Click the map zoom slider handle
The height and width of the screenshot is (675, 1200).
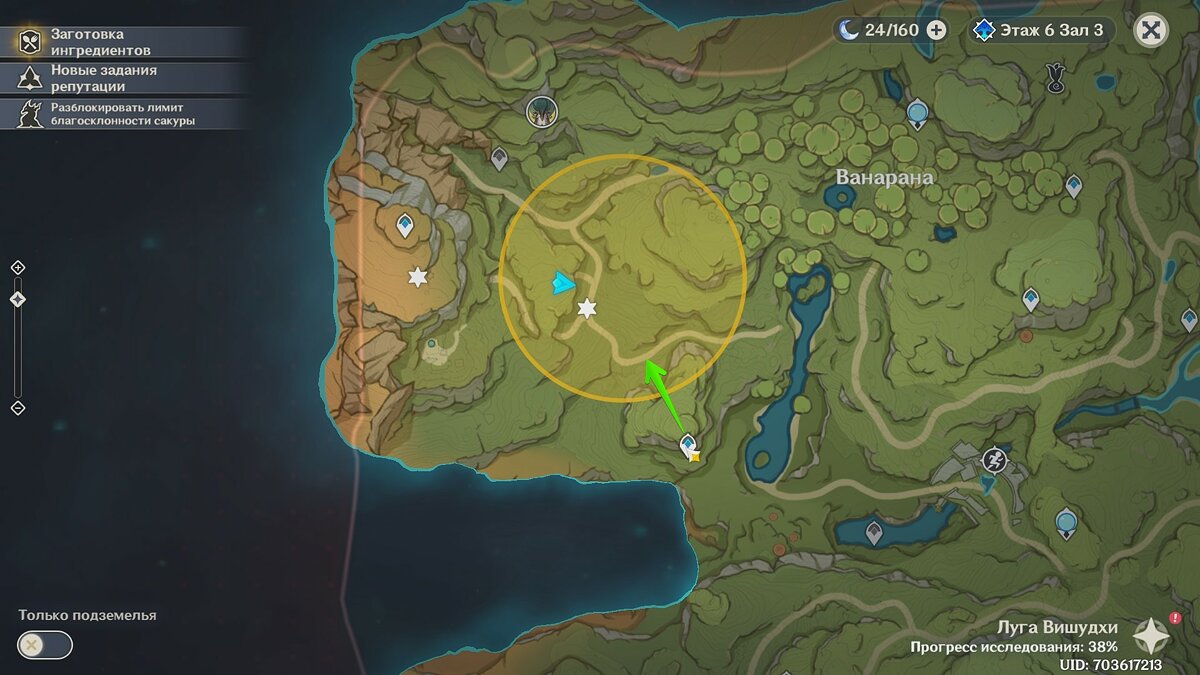17,299
